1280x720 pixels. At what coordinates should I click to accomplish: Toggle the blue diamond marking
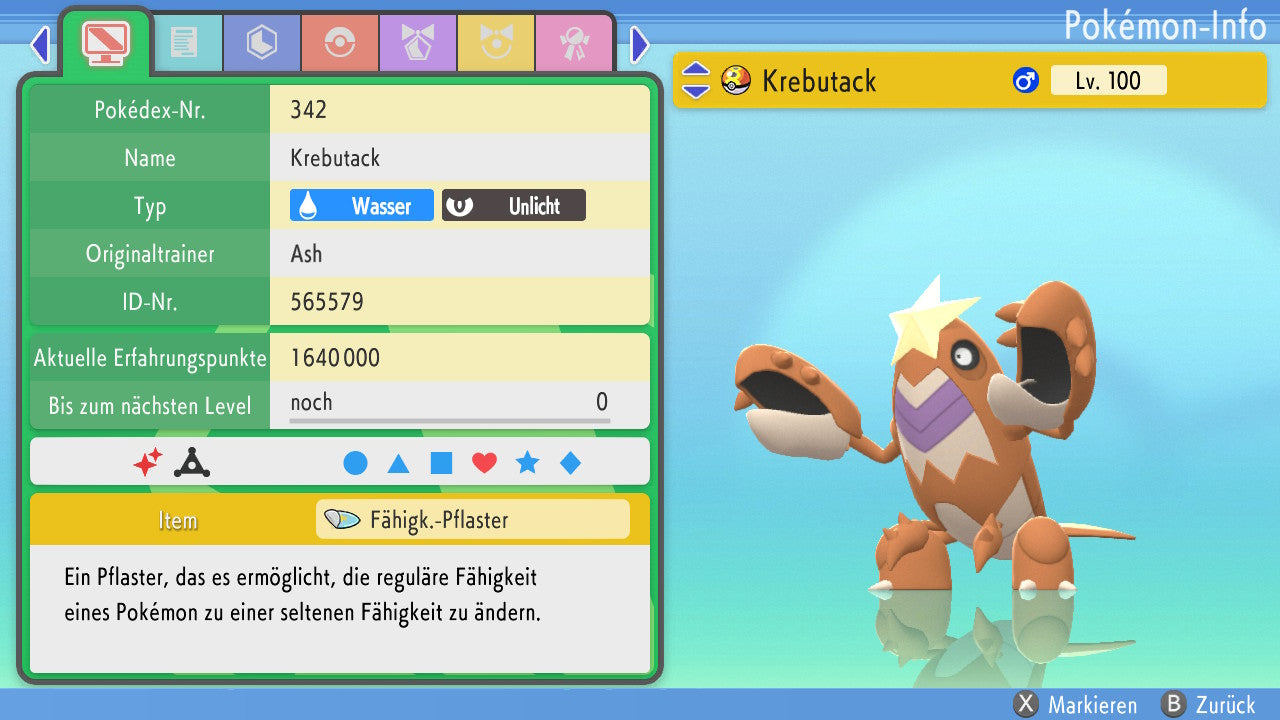point(570,463)
